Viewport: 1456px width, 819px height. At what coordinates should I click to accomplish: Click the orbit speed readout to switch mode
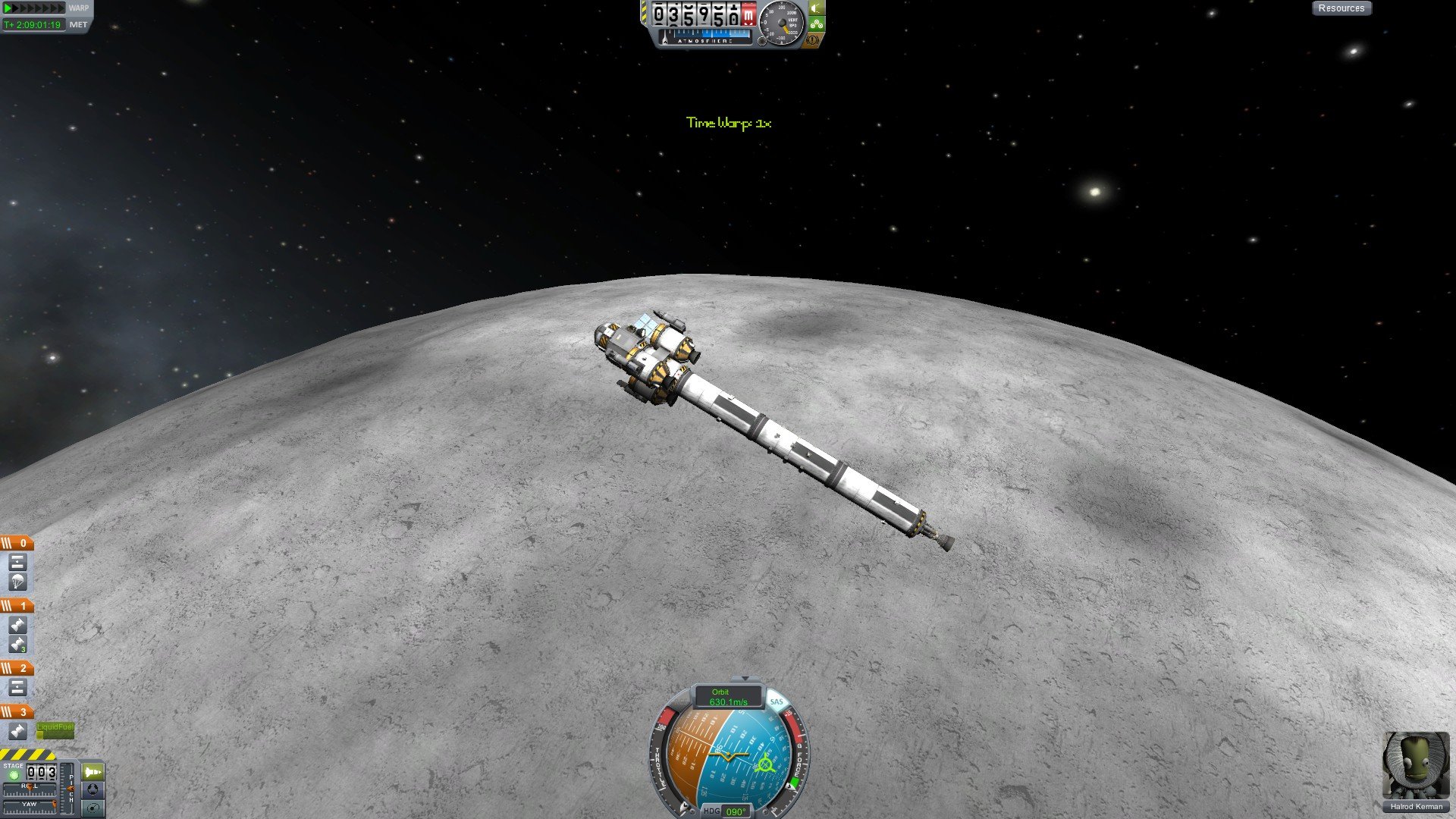pyautogui.click(x=728, y=697)
